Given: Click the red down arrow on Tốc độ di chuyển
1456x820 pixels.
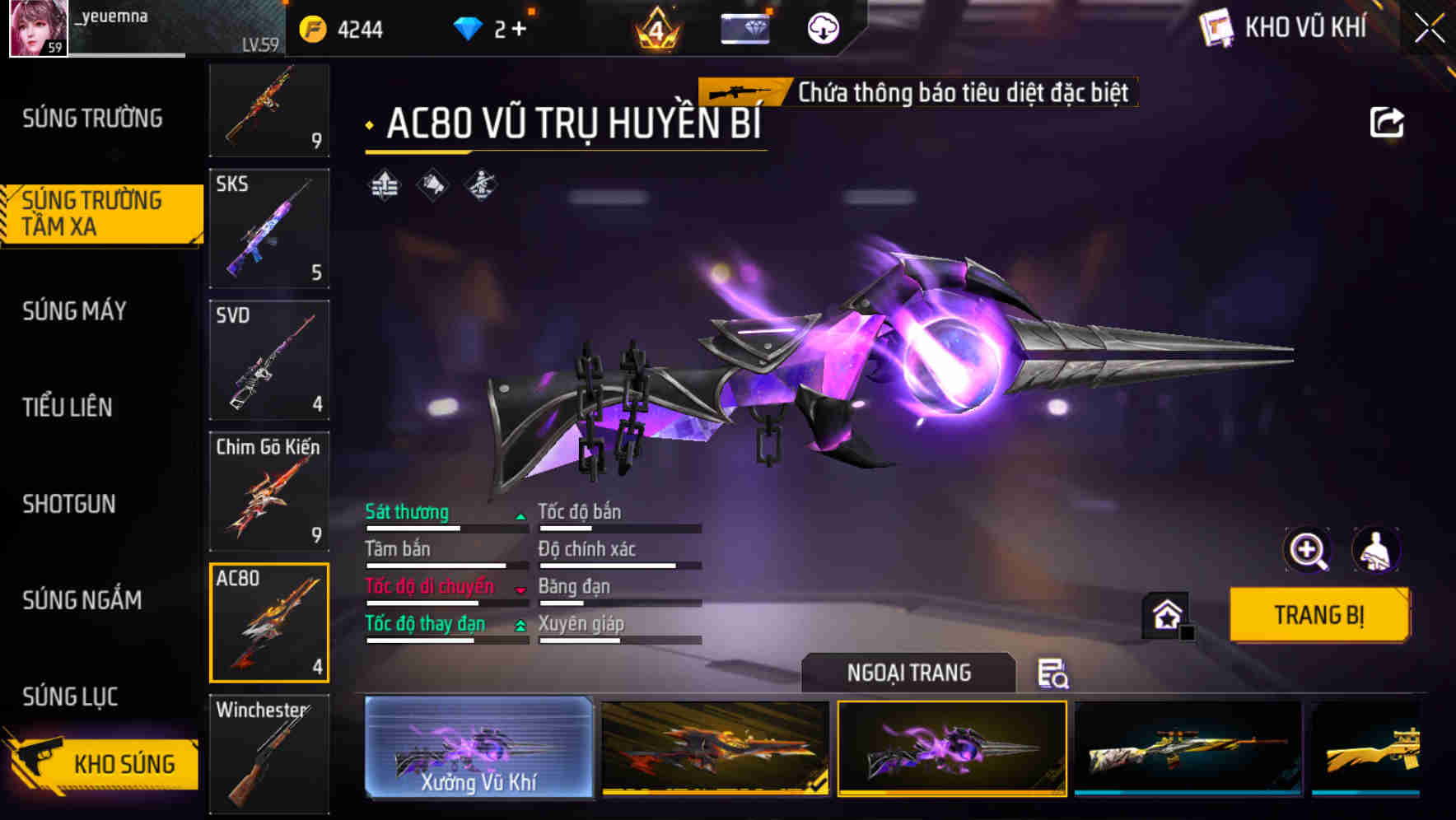Looking at the screenshot, I should click(519, 589).
